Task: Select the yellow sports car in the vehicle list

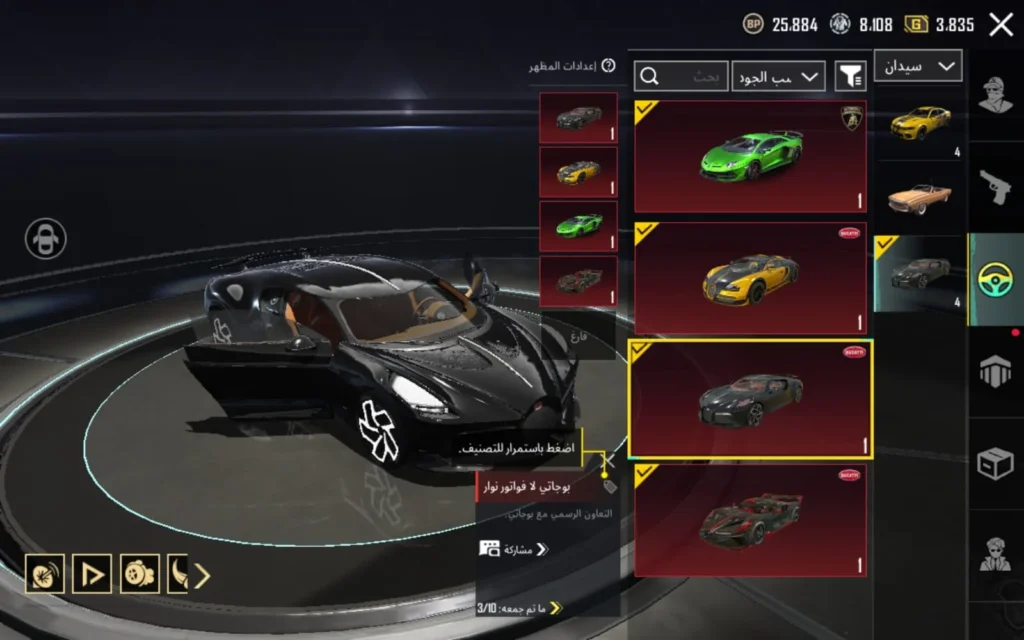Action: coord(918,122)
